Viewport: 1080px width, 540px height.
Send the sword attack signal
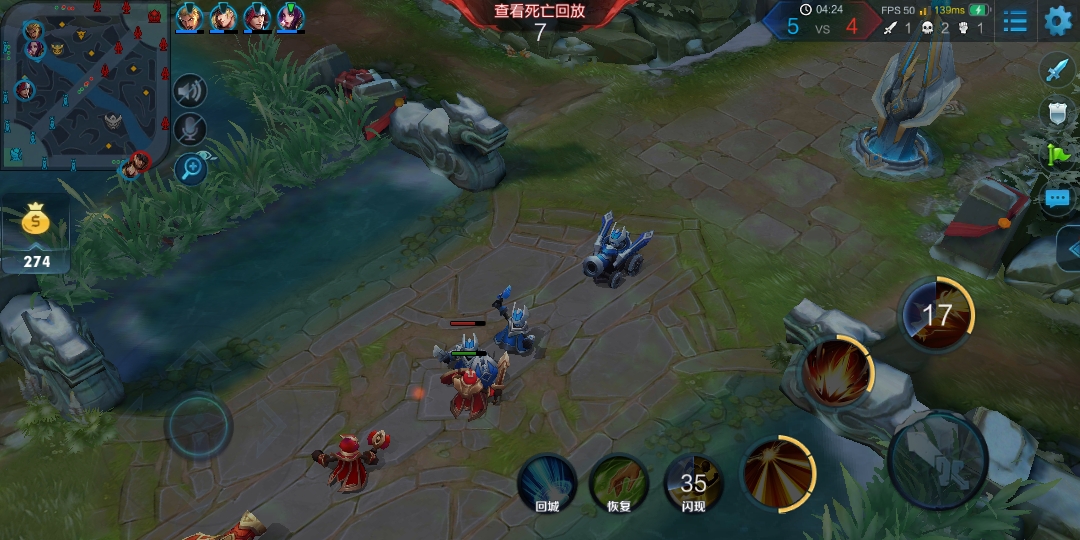(x=1057, y=69)
